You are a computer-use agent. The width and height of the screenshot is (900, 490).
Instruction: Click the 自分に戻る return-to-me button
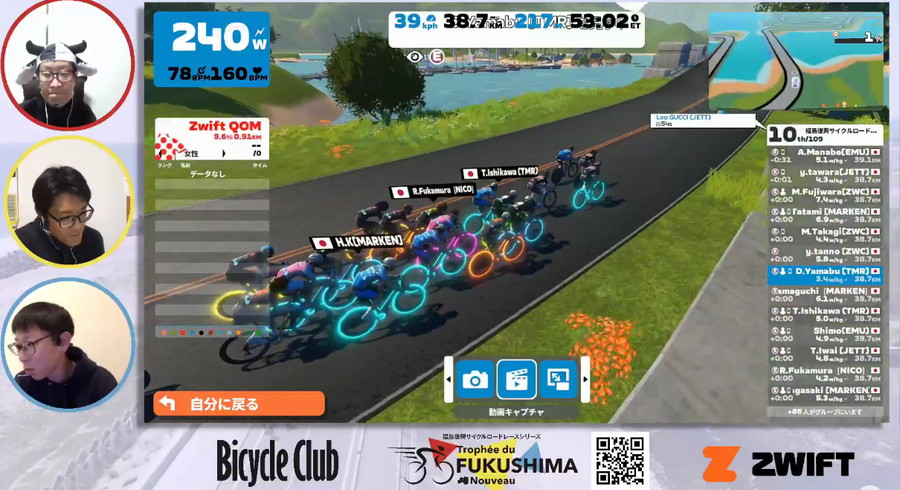(x=238, y=404)
